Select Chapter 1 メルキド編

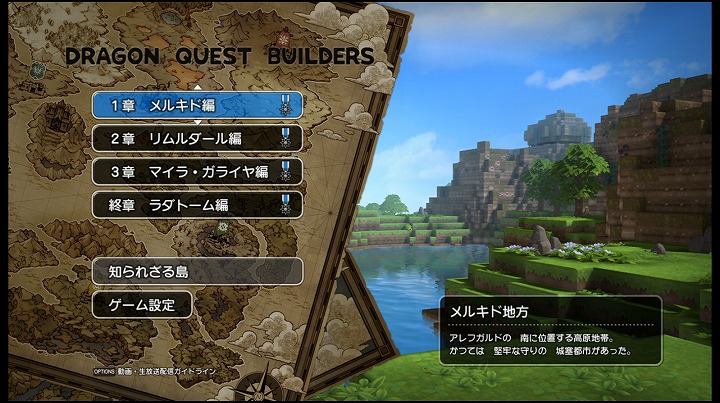click(197, 104)
